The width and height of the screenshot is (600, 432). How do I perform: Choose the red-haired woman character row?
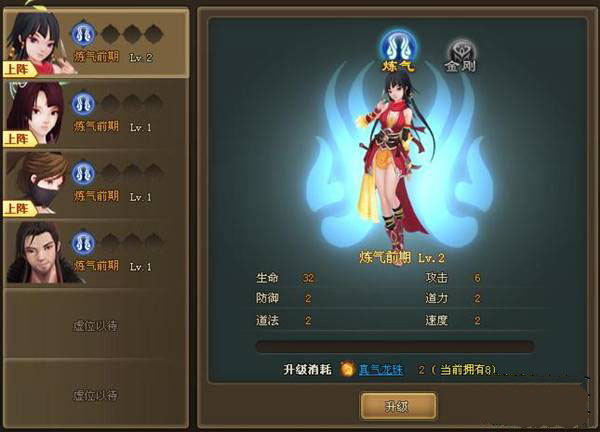pos(95,113)
